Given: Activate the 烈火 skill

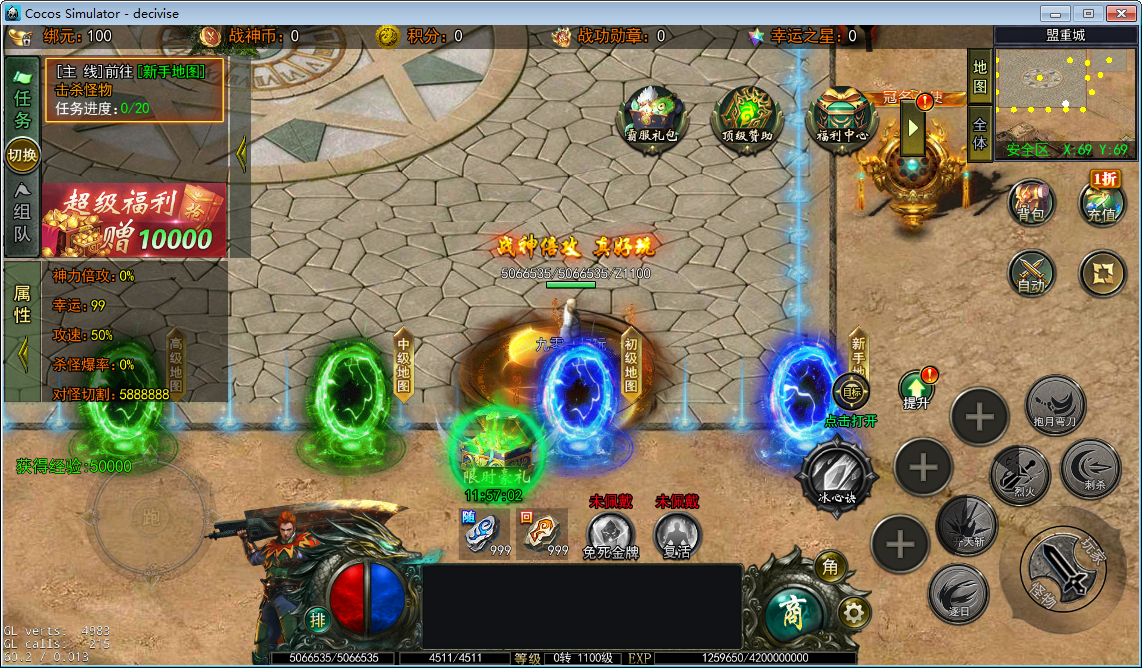Looking at the screenshot, I should click(x=1019, y=474).
